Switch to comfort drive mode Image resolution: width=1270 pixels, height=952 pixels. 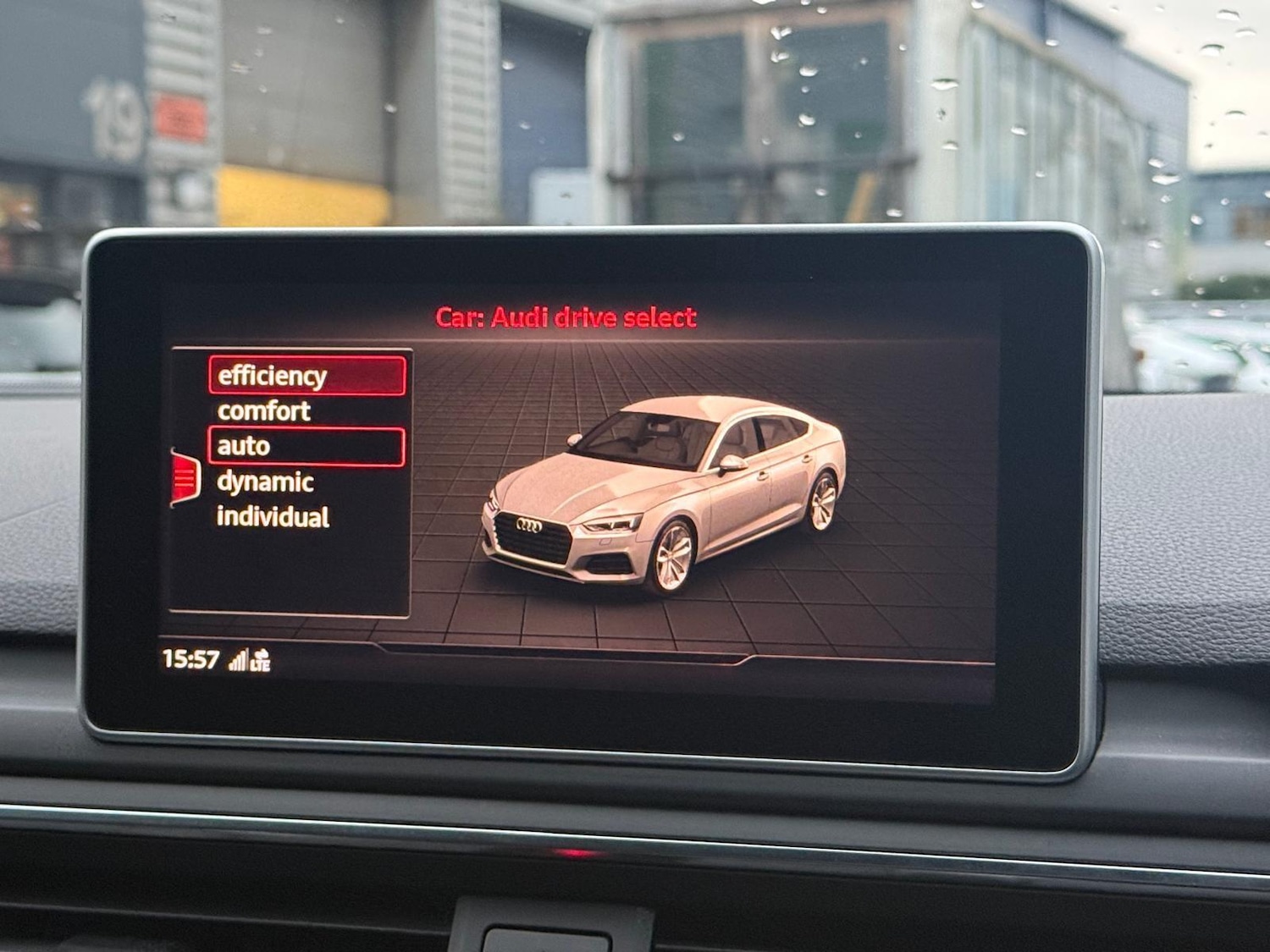pos(263,410)
